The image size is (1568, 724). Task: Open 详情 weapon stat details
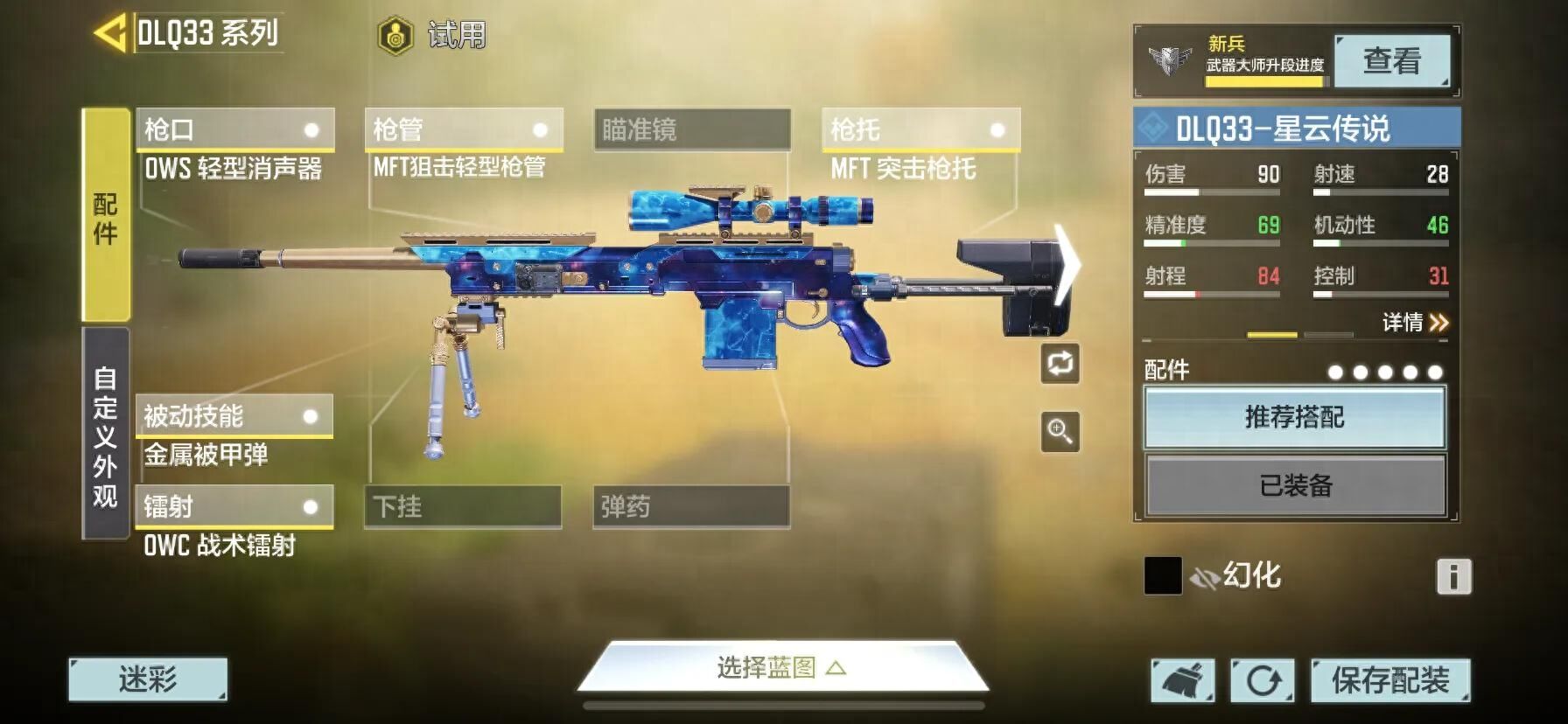tap(1414, 323)
